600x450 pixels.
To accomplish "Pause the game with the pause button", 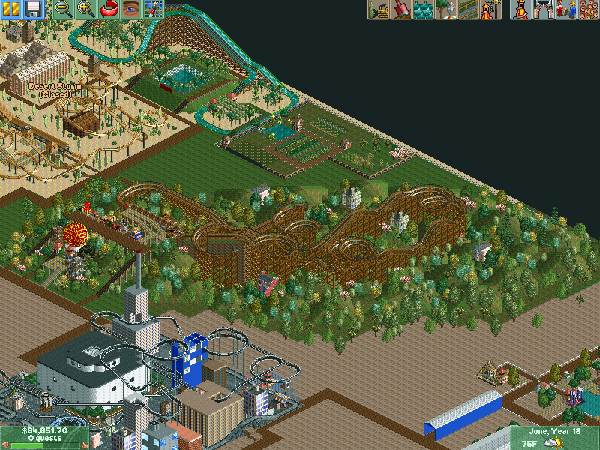I will [11, 9].
